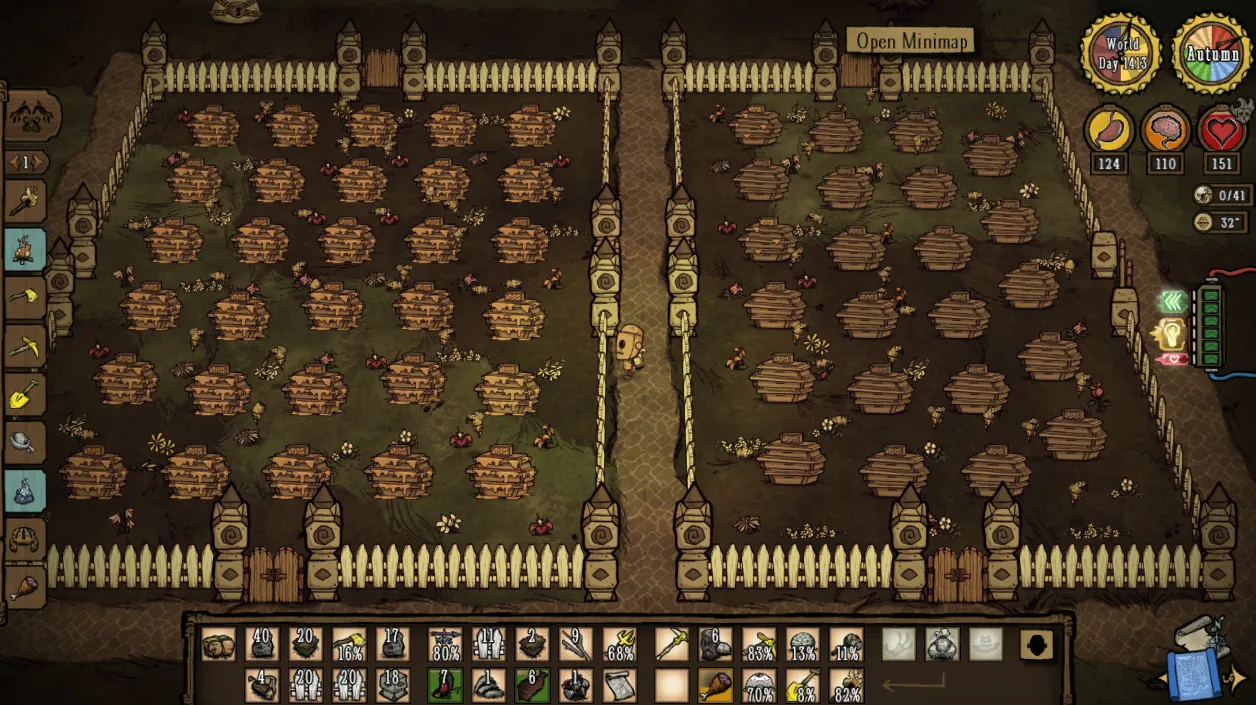Screen dimensions: 1256x705
Task: Pick the golden pickaxe crafting pin
Action: tap(25, 346)
